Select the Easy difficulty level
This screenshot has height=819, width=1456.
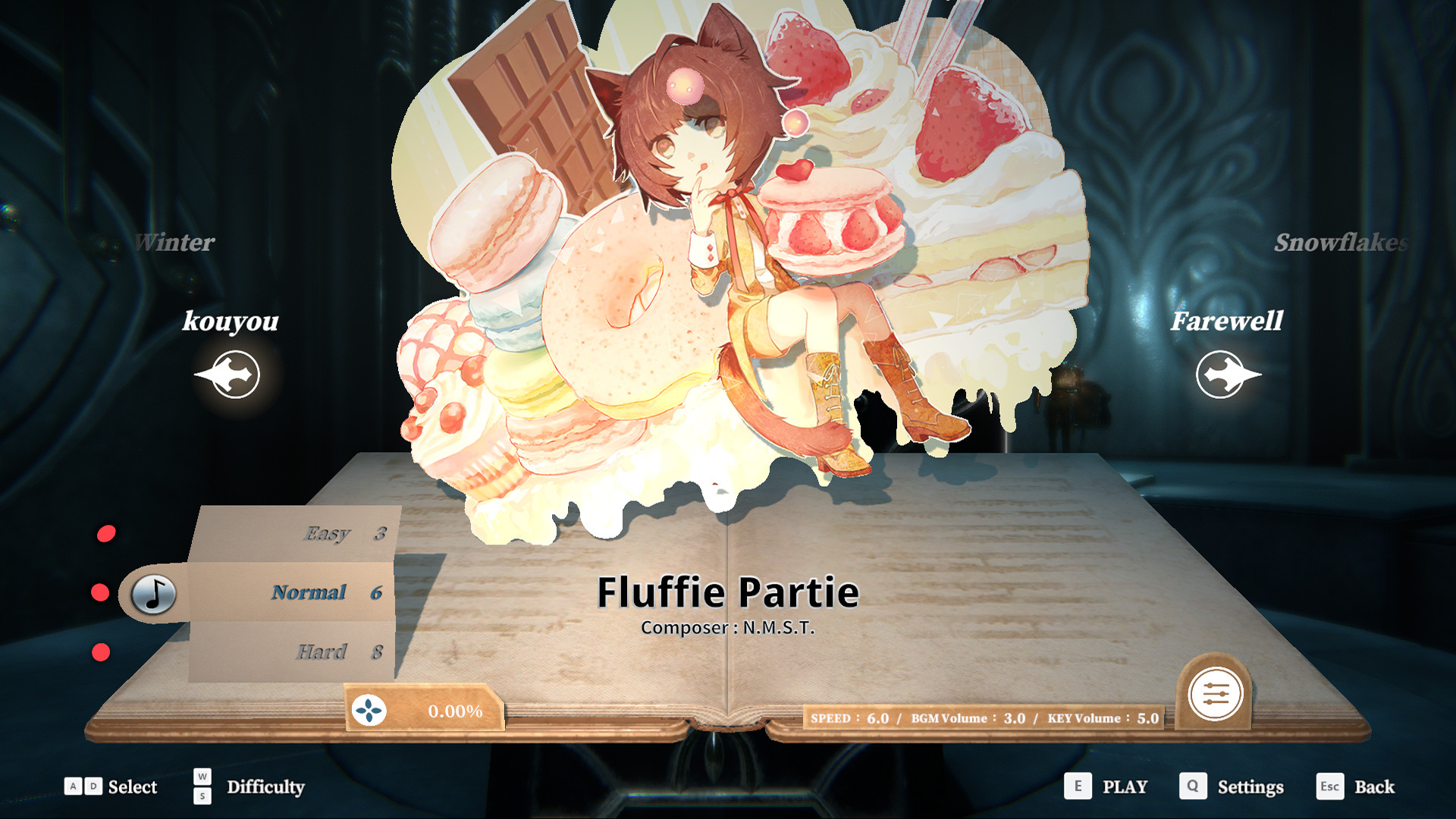(326, 533)
